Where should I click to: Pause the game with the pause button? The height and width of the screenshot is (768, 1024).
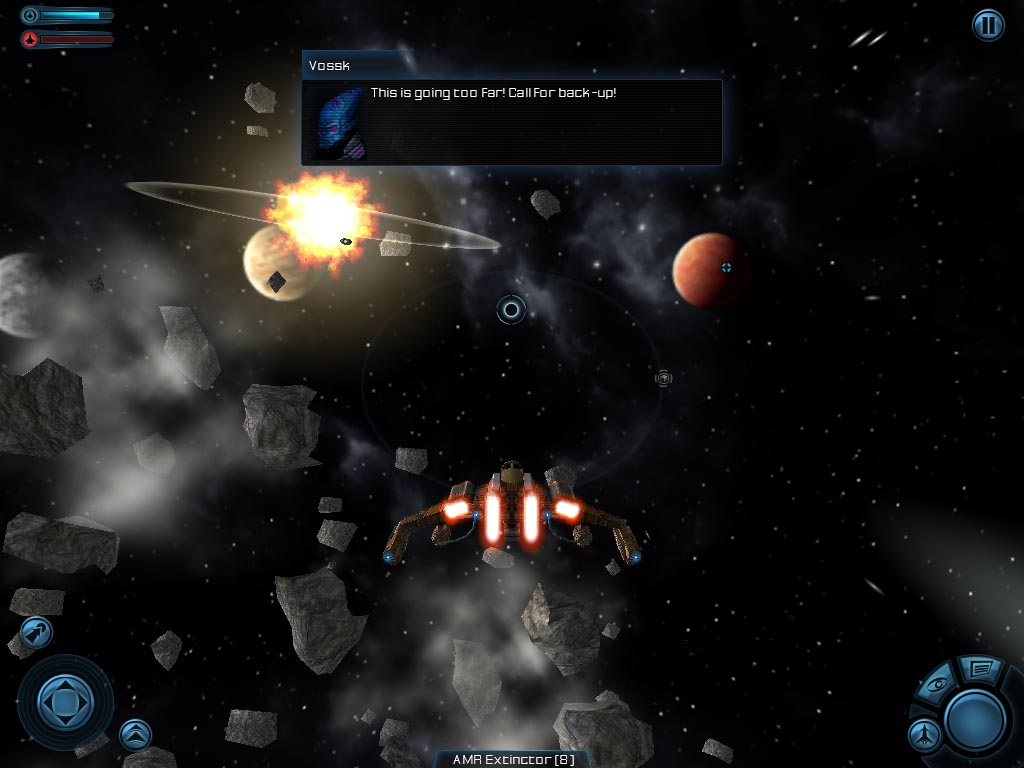(x=988, y=25)
